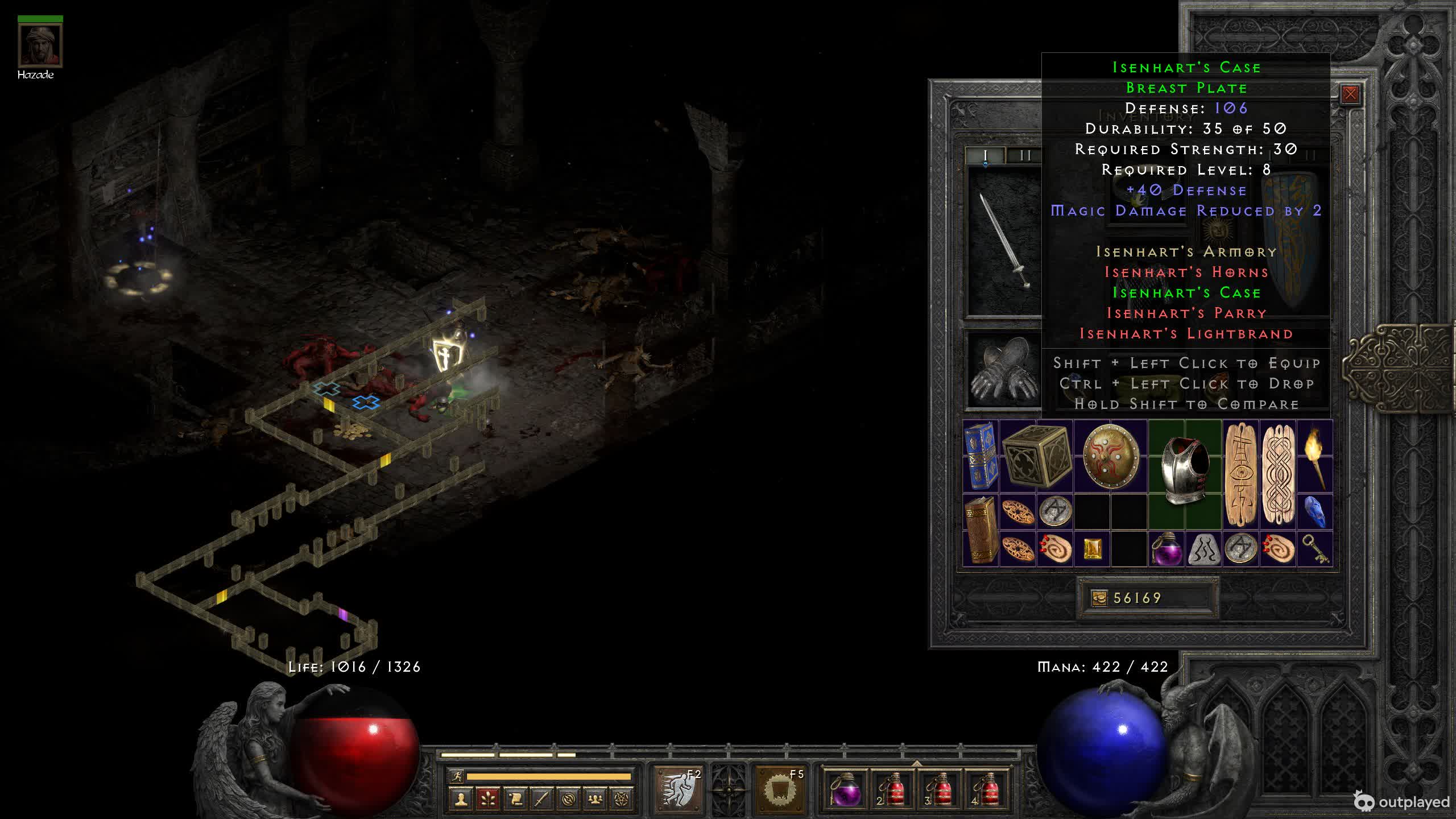Pick up the flaming torch item
Screen dimensions: 1456x819
coord(1315,456)
